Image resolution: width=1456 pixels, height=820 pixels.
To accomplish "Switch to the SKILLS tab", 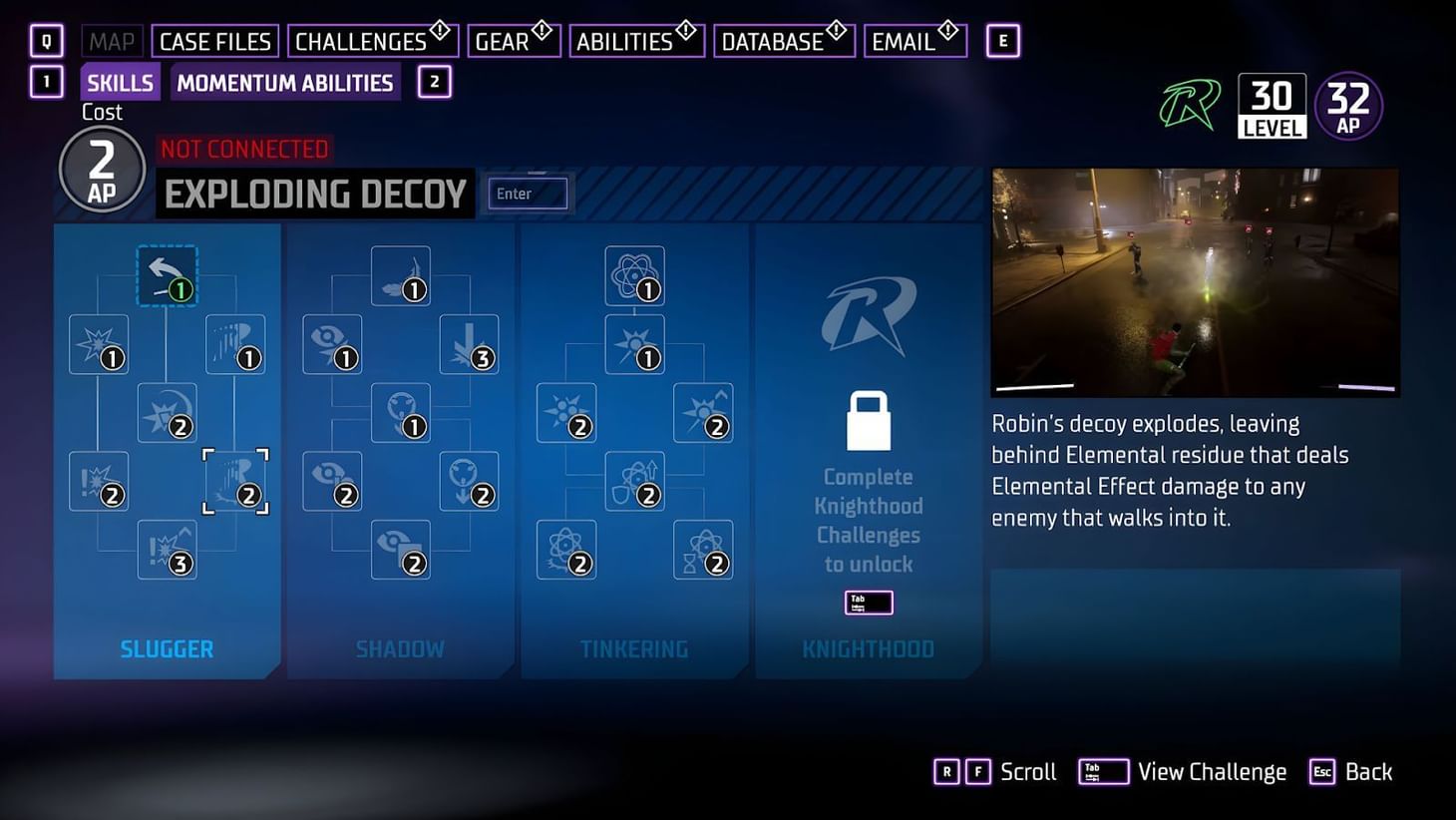I will (x=119, y=83).
